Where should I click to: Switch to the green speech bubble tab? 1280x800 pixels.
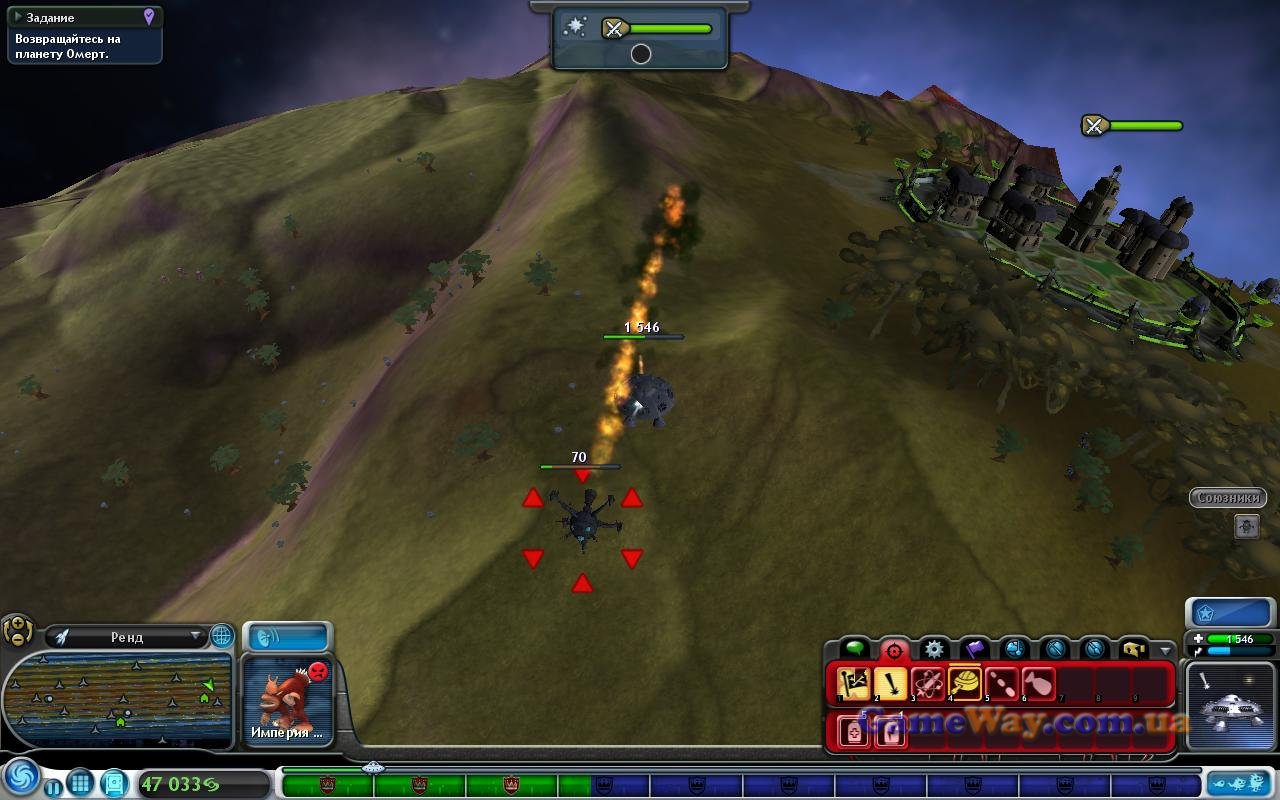point(854,649)
